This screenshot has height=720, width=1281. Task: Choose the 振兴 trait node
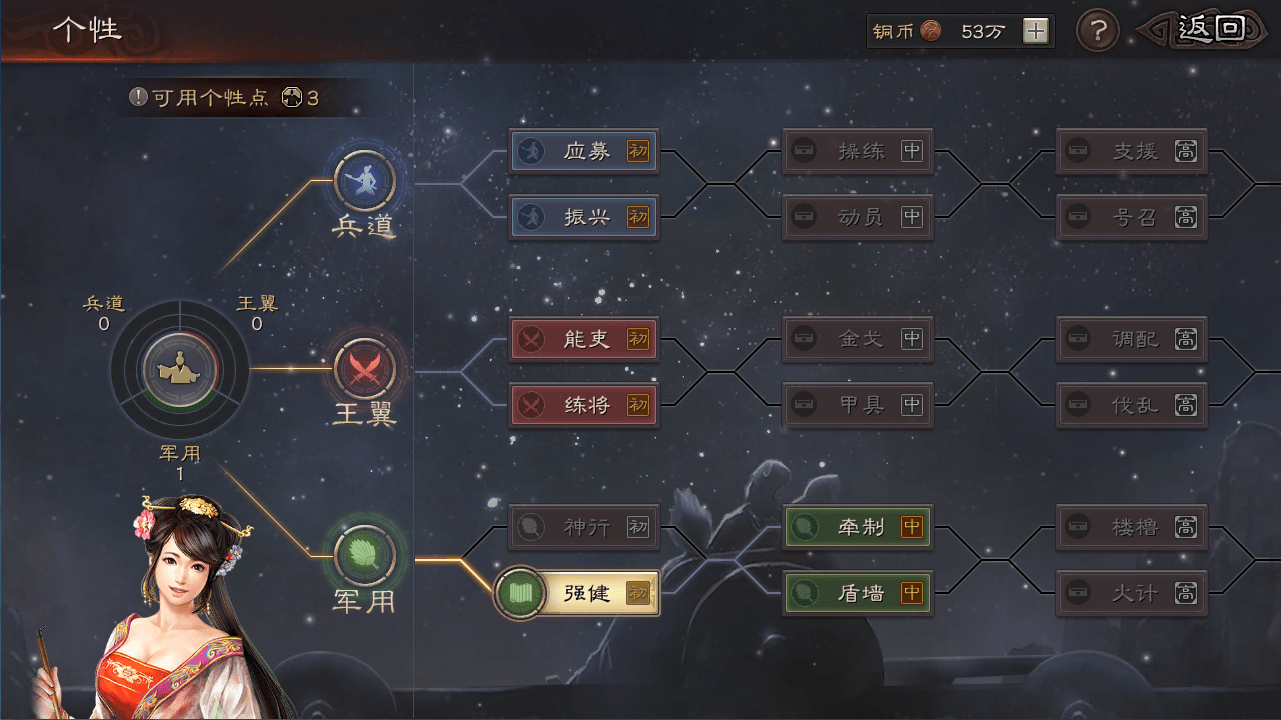tap(584, 216)
